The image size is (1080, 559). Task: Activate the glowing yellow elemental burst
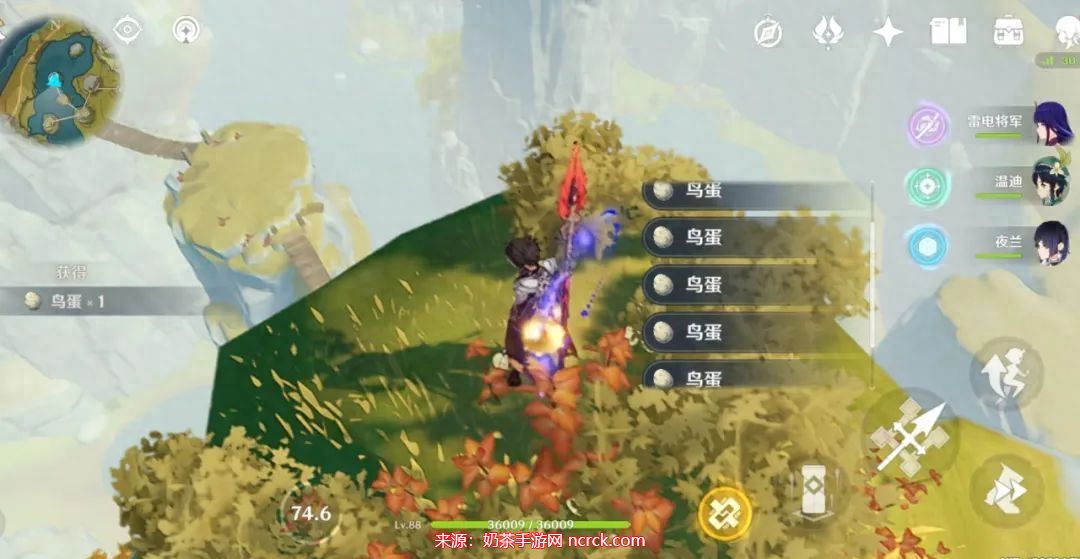tap(724, 513)
